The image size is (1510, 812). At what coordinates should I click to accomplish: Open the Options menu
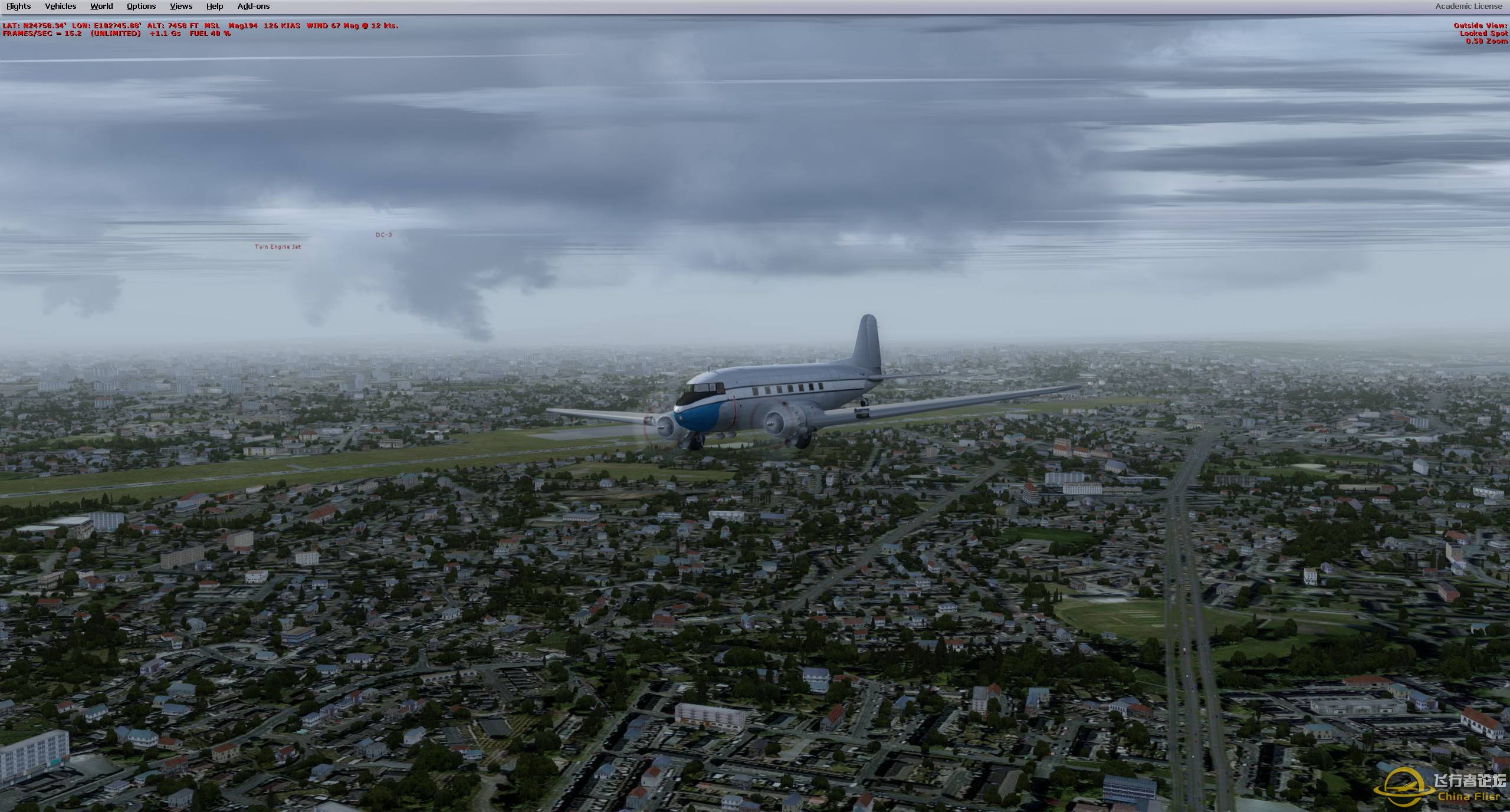tap(140, 6)
